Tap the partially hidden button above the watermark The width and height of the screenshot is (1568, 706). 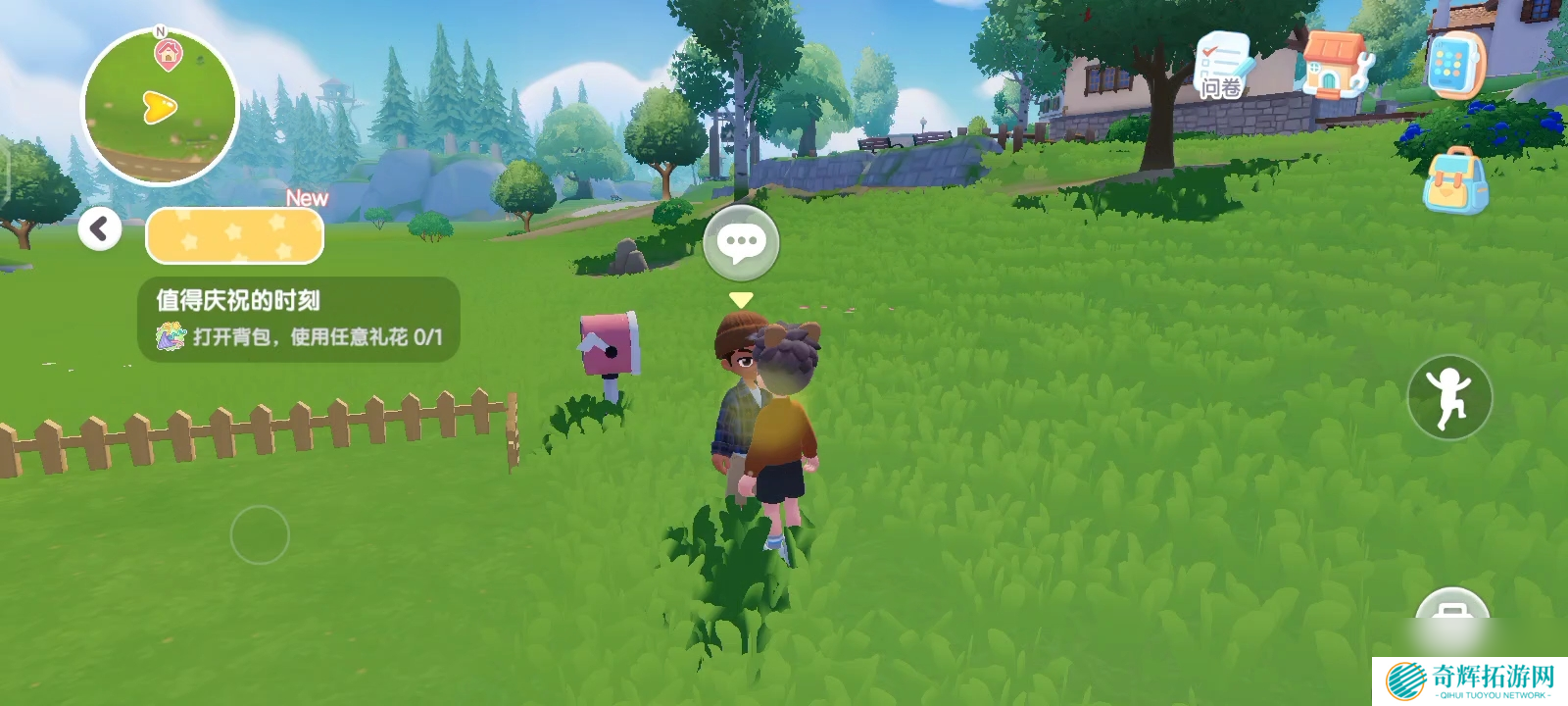tap(1452, 613)
